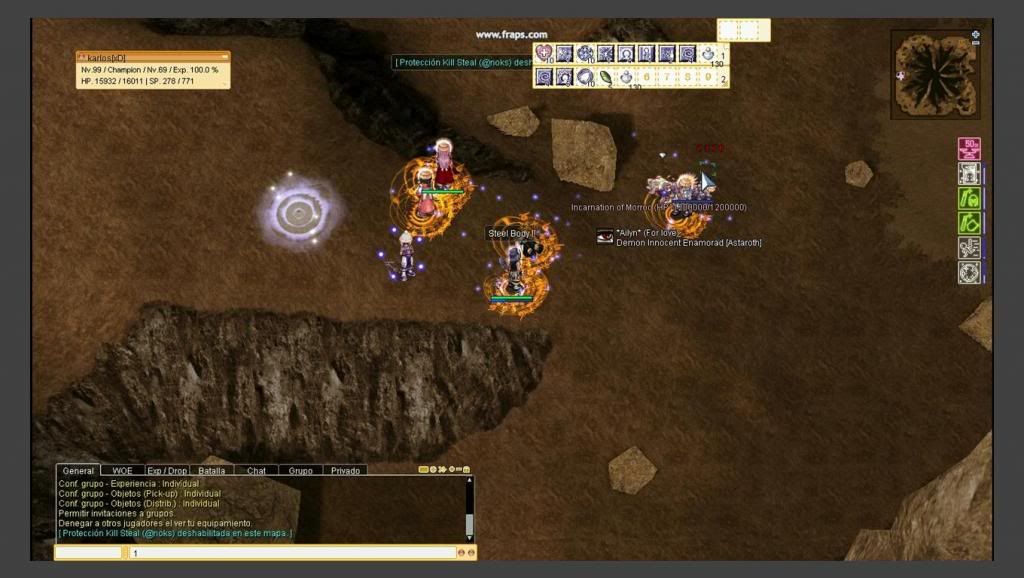Use the pink heart heal skill slot
The width and height of the screenshot is (1024, 578).
[x=544, y=54]
